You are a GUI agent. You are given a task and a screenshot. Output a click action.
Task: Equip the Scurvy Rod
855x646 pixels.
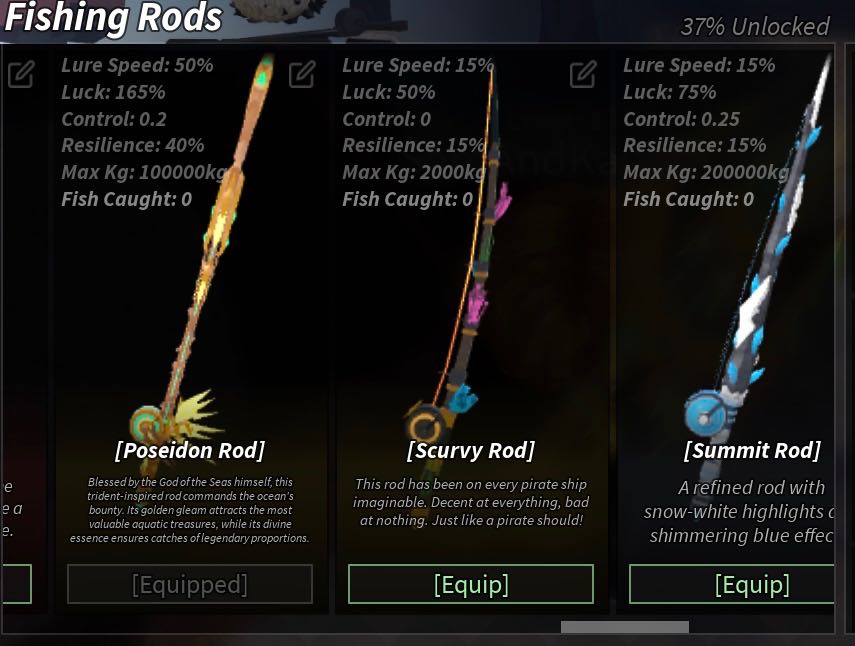click(470, 584)
